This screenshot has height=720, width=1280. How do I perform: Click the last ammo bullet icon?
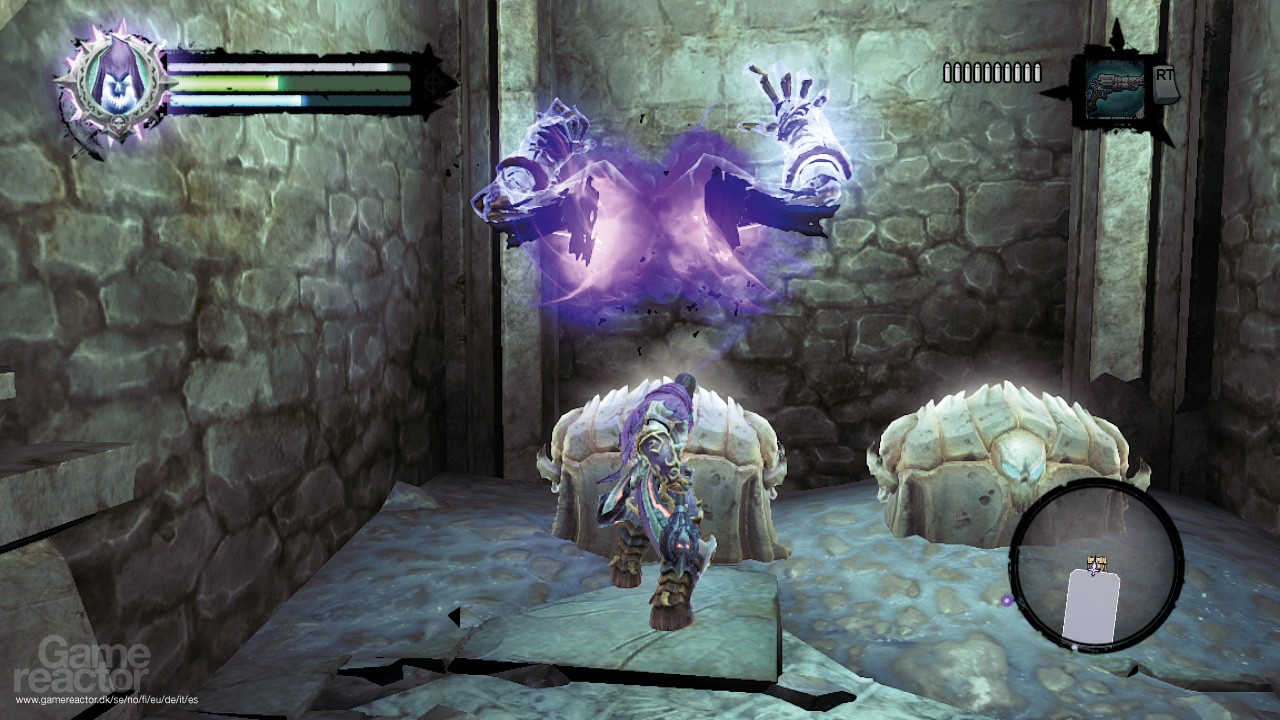tap(1038, 72)
